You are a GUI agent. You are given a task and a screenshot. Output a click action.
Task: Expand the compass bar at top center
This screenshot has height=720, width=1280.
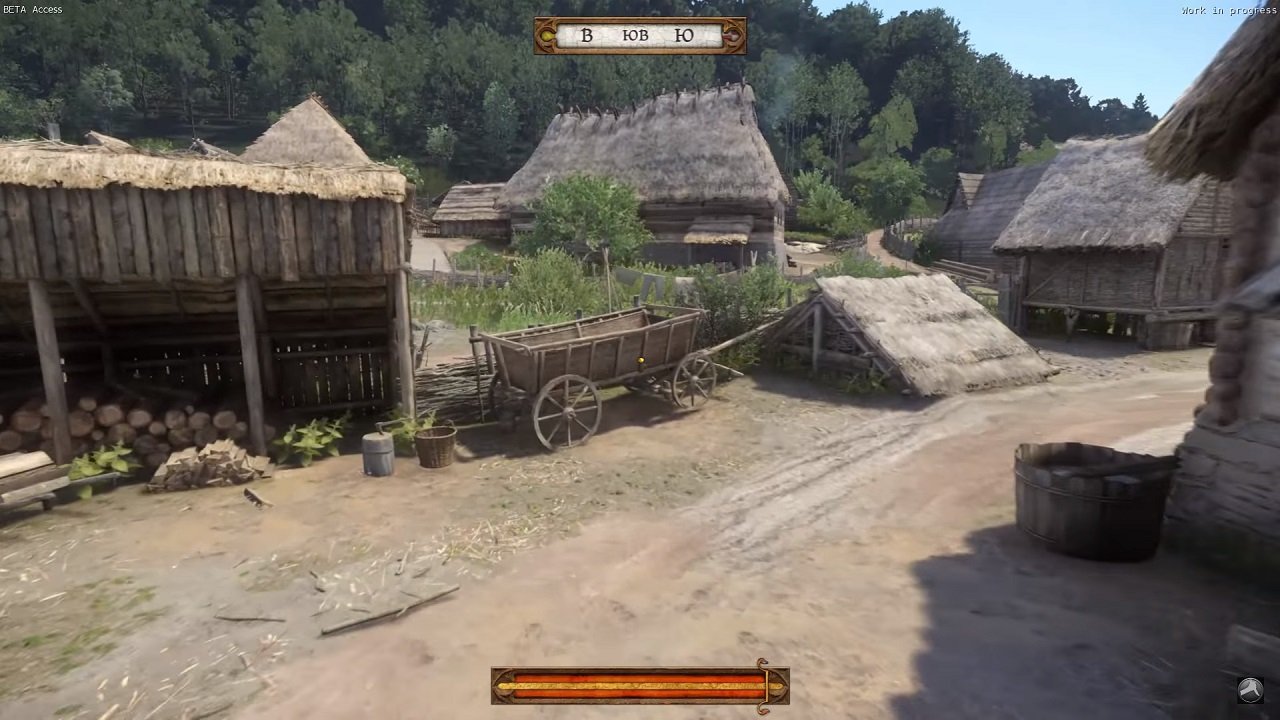640,33
